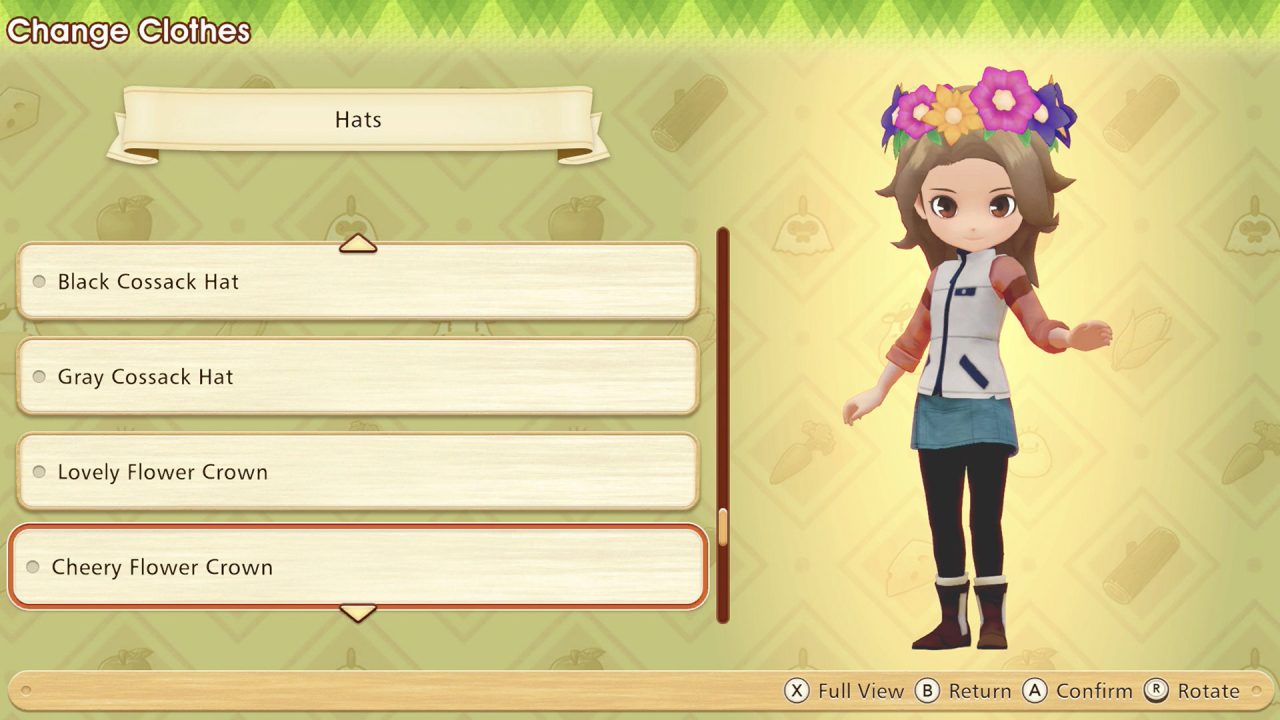Open the Hats category banner

357,120
